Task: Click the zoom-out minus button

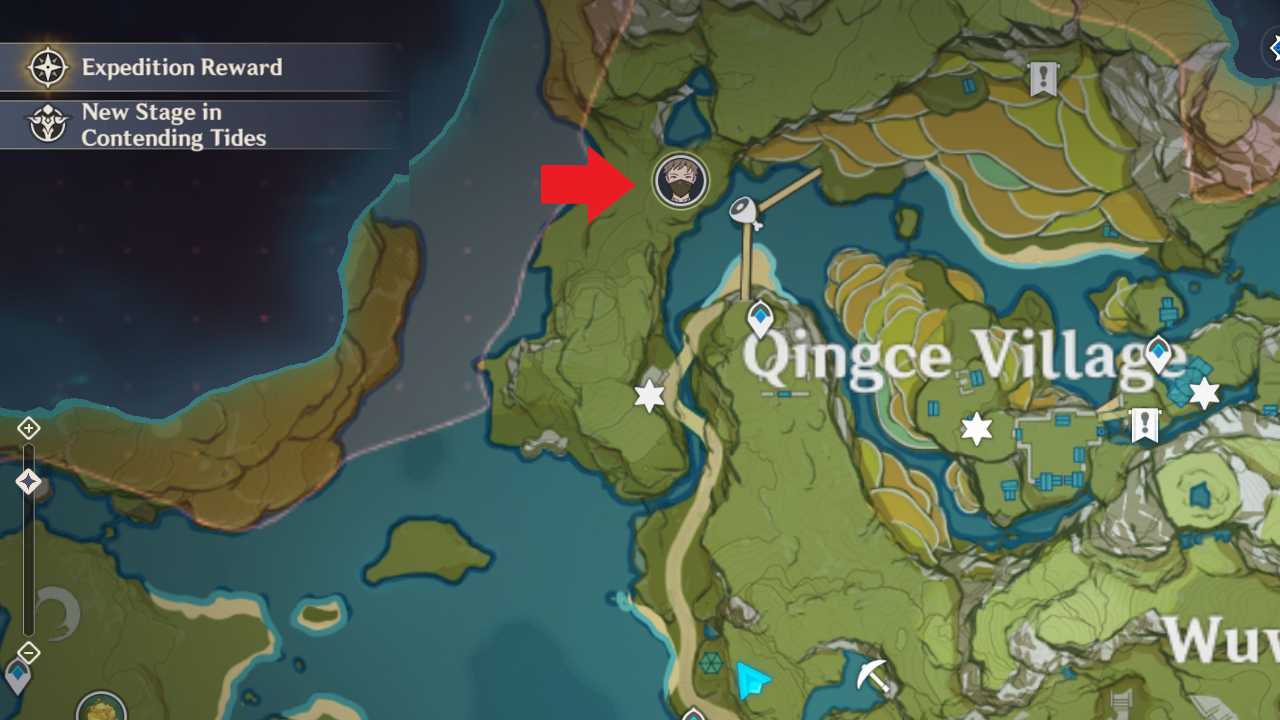Action: point(27,652)
